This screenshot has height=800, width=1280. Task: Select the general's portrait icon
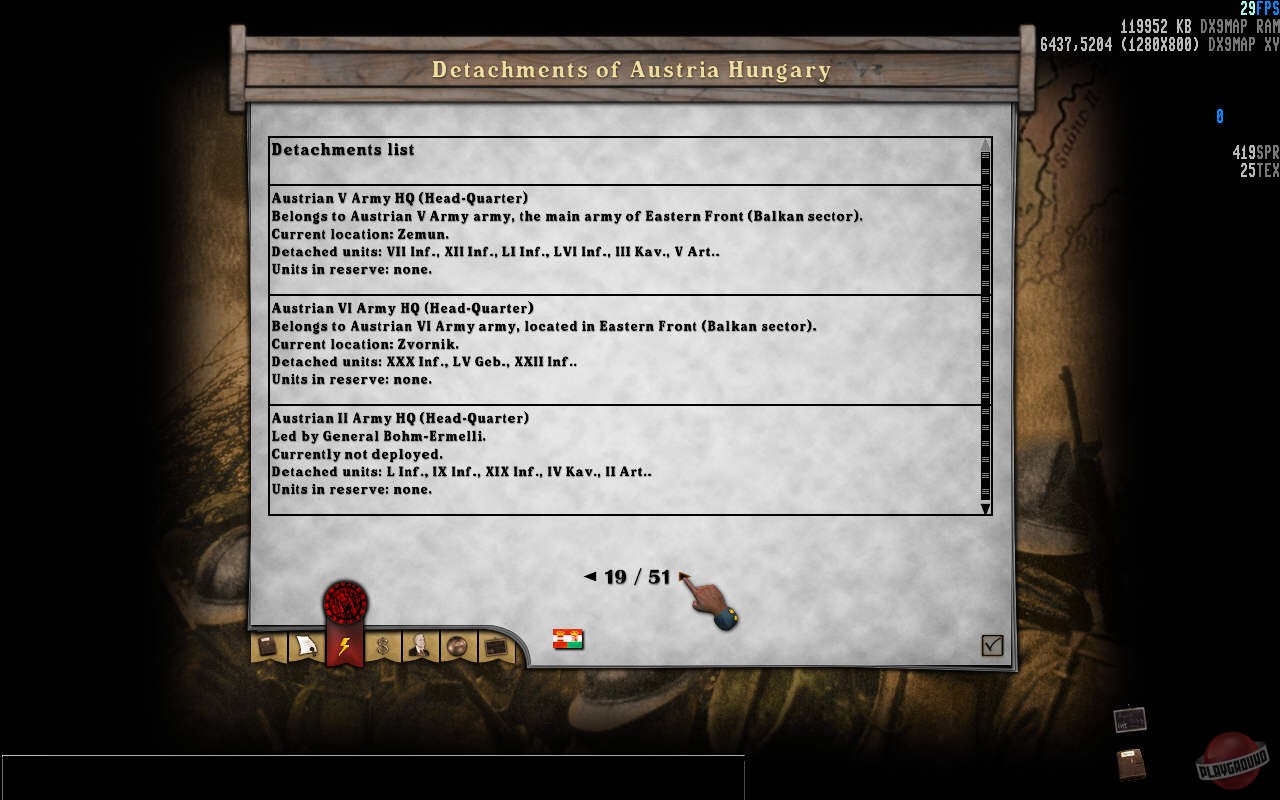pyautogui.click(x=420, y=645)
